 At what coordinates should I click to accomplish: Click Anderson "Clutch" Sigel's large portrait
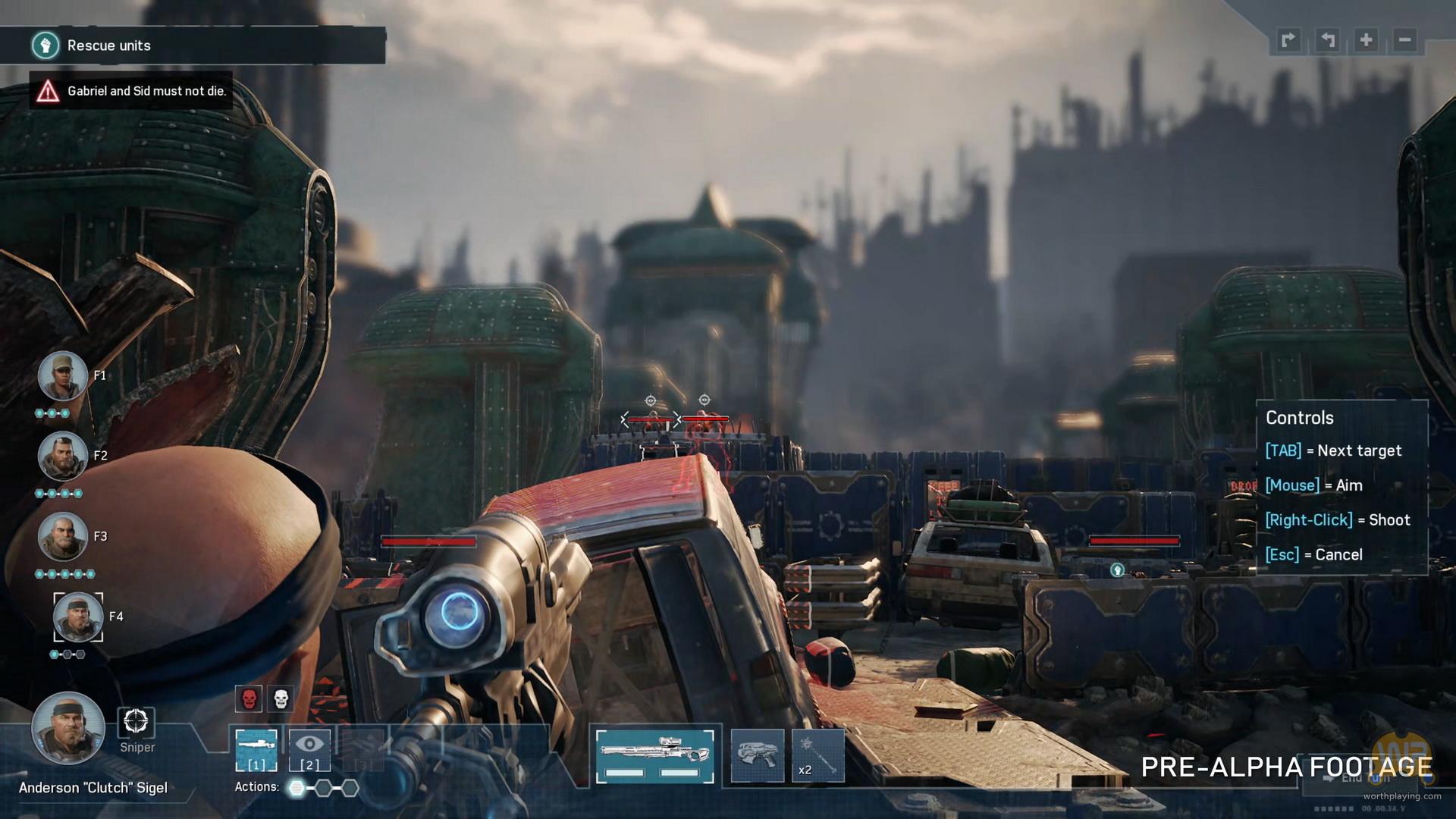pyautogui.click(x=67, y=728)
